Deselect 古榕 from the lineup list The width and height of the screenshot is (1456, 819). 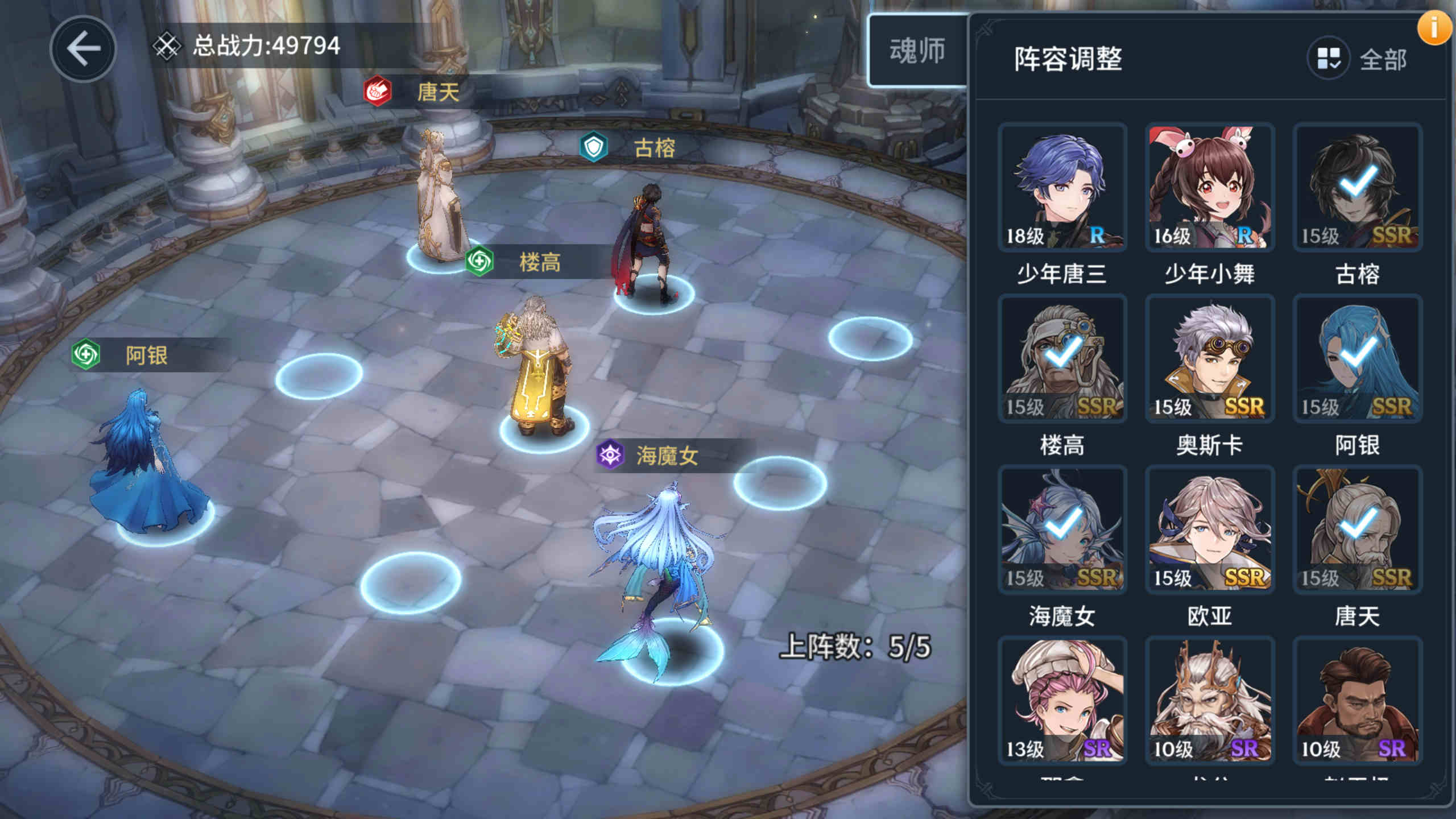click(1358, 188)
